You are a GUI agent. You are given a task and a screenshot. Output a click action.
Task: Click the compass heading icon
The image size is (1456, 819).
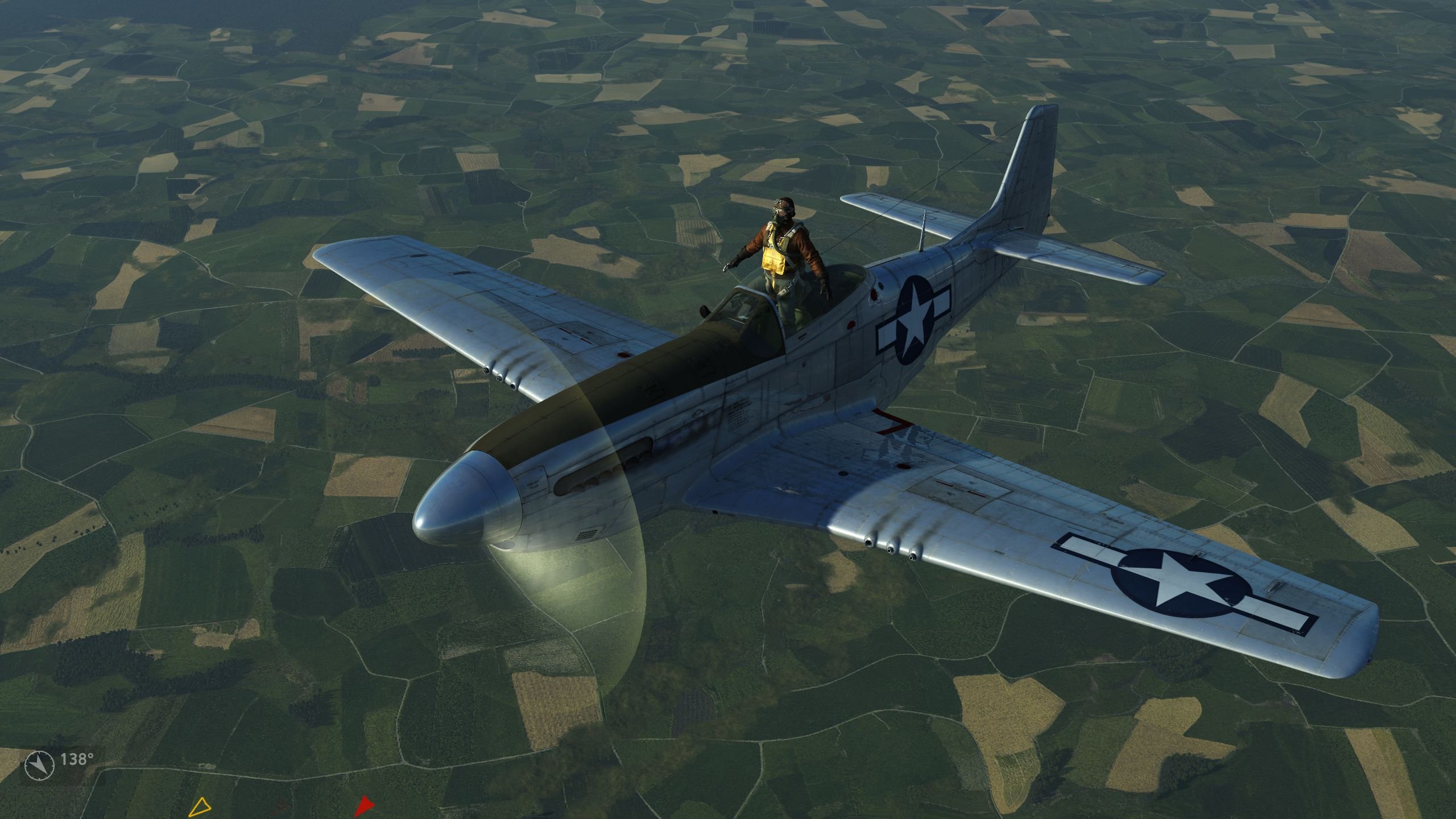pos(40,765)
